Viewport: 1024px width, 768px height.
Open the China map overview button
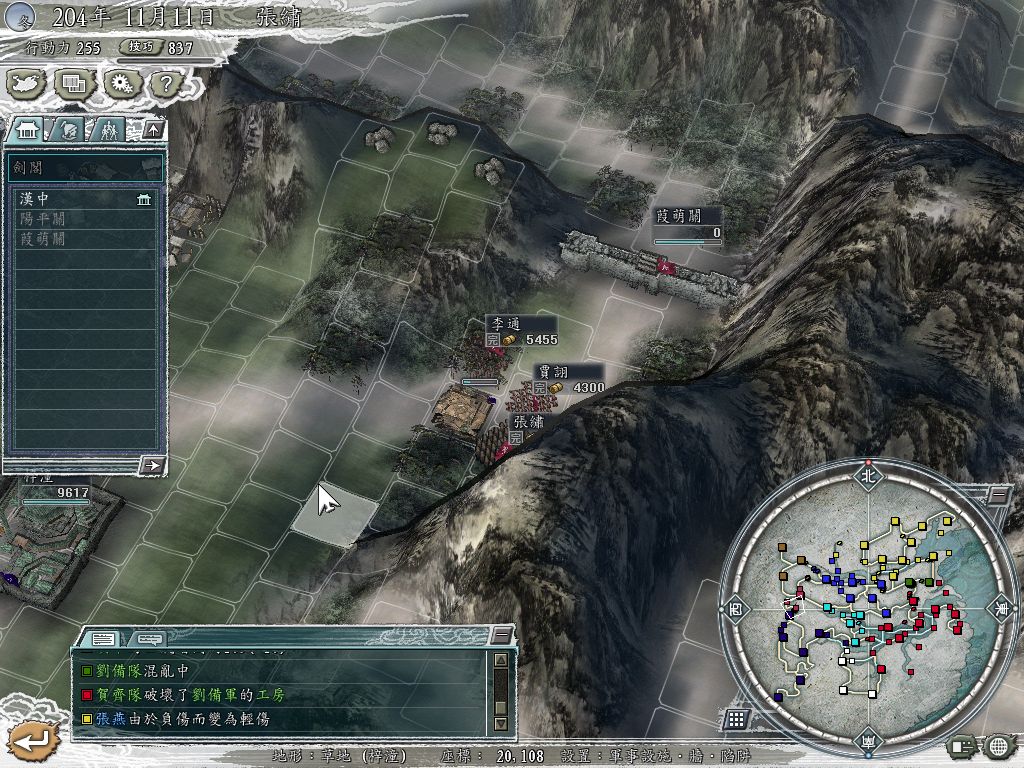[27, 85]
